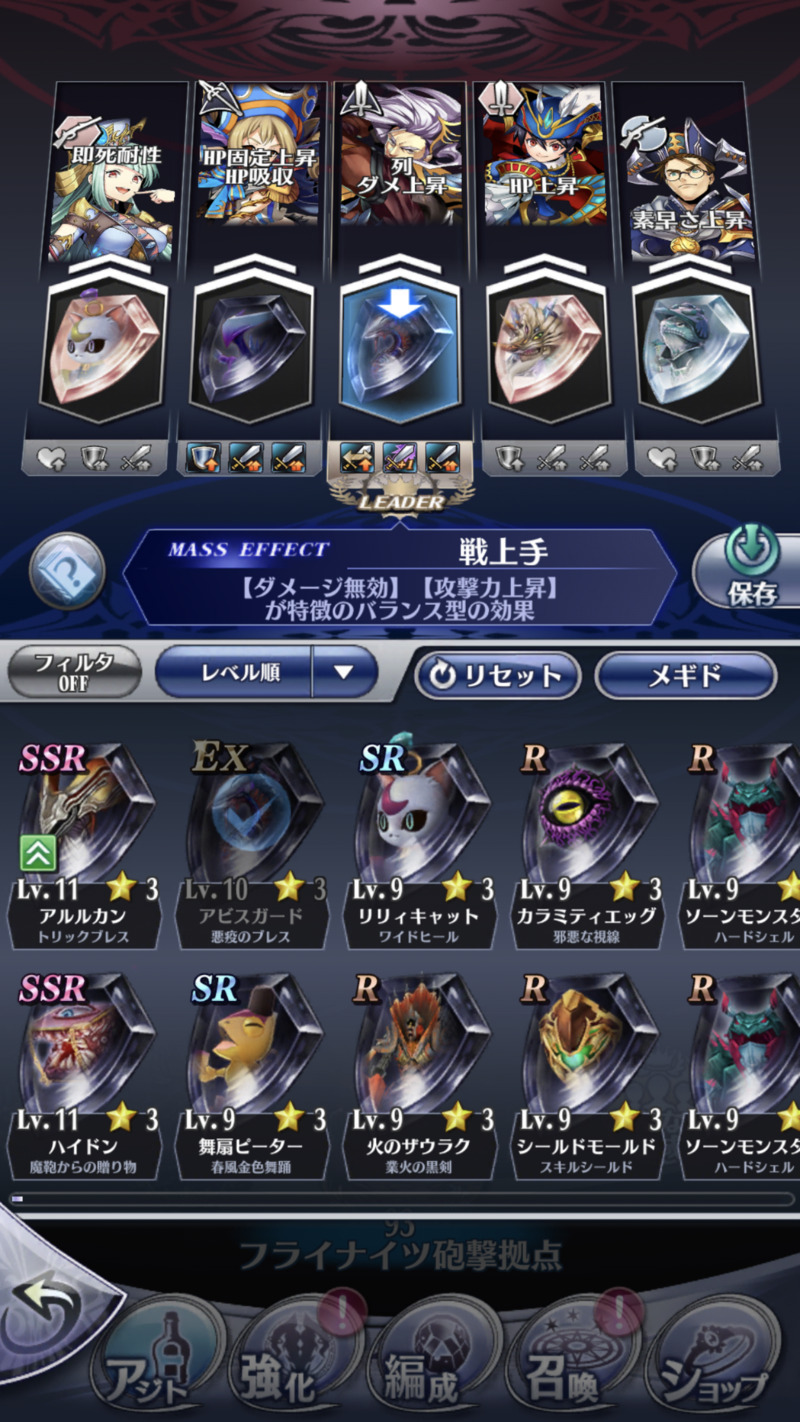Reset the orb setup with リセット
The height and width of the screenshot is (1422, 800).
(498, 675)
